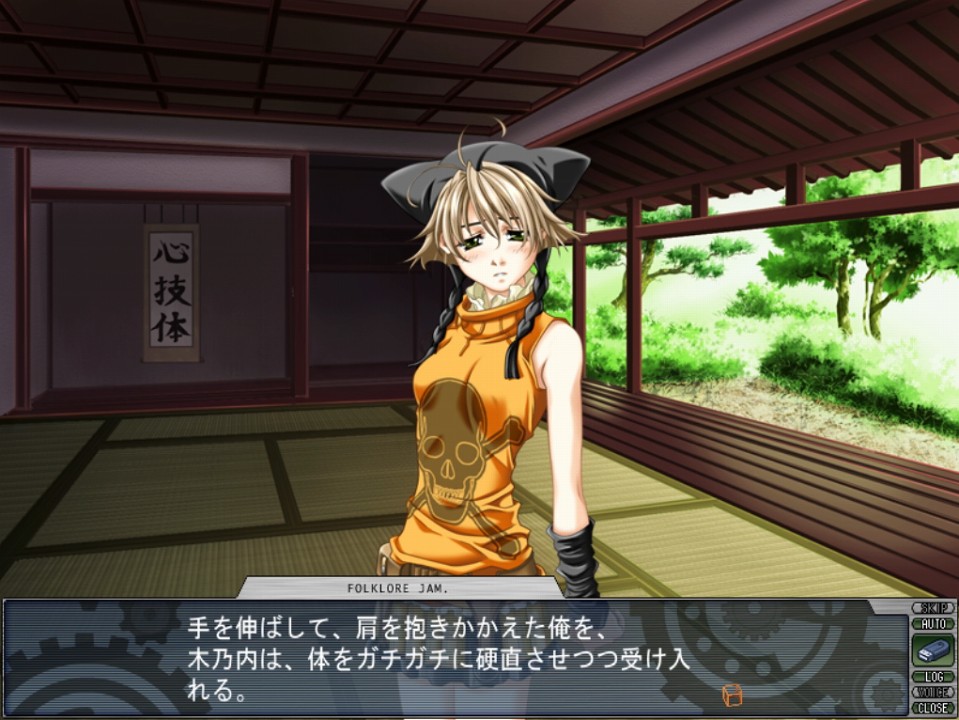Activate the SKIP button
This screenshot has width=959, height=720.
point(932,608)
